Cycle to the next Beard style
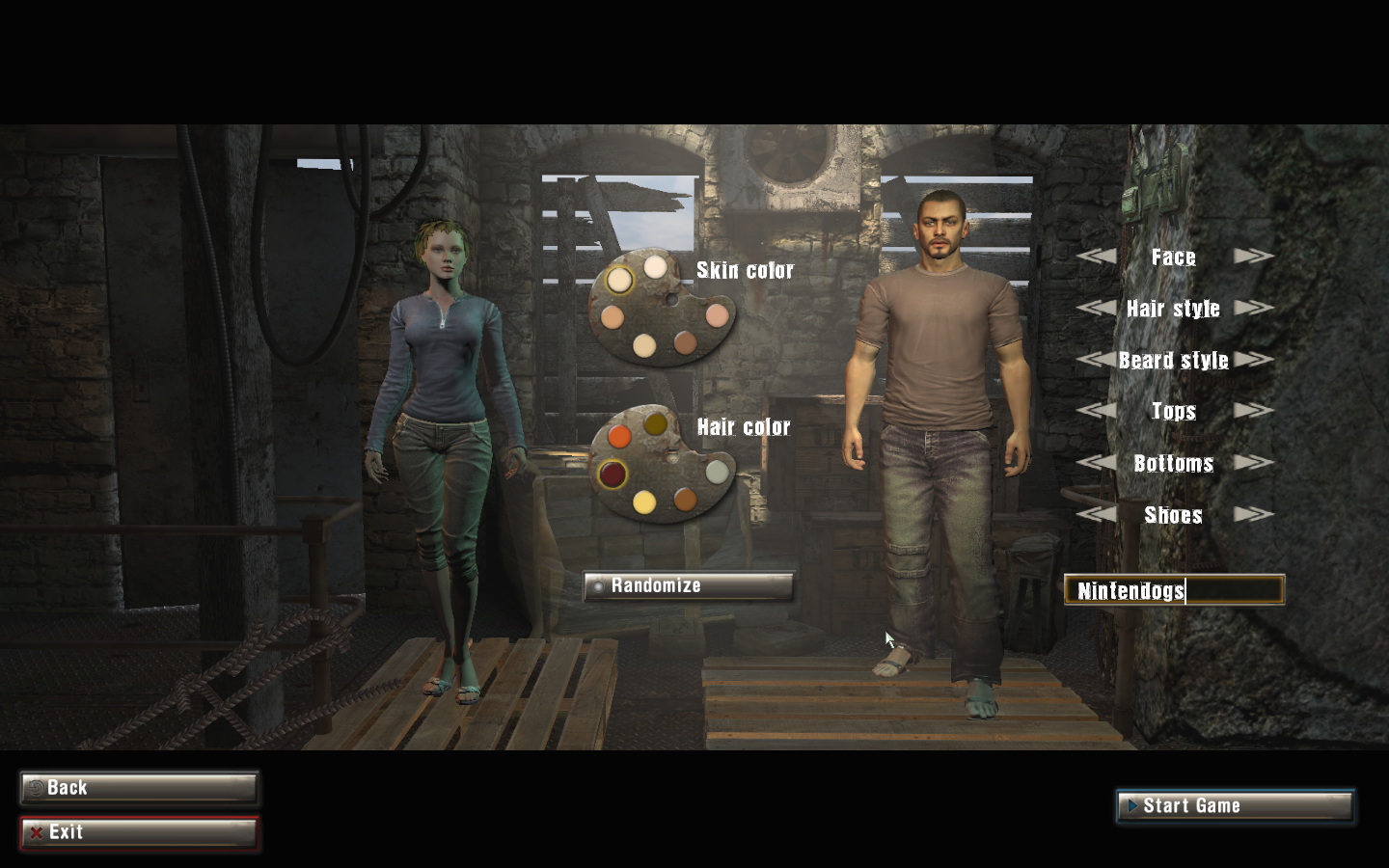1389x868 pixels. tap(1254, 360)
